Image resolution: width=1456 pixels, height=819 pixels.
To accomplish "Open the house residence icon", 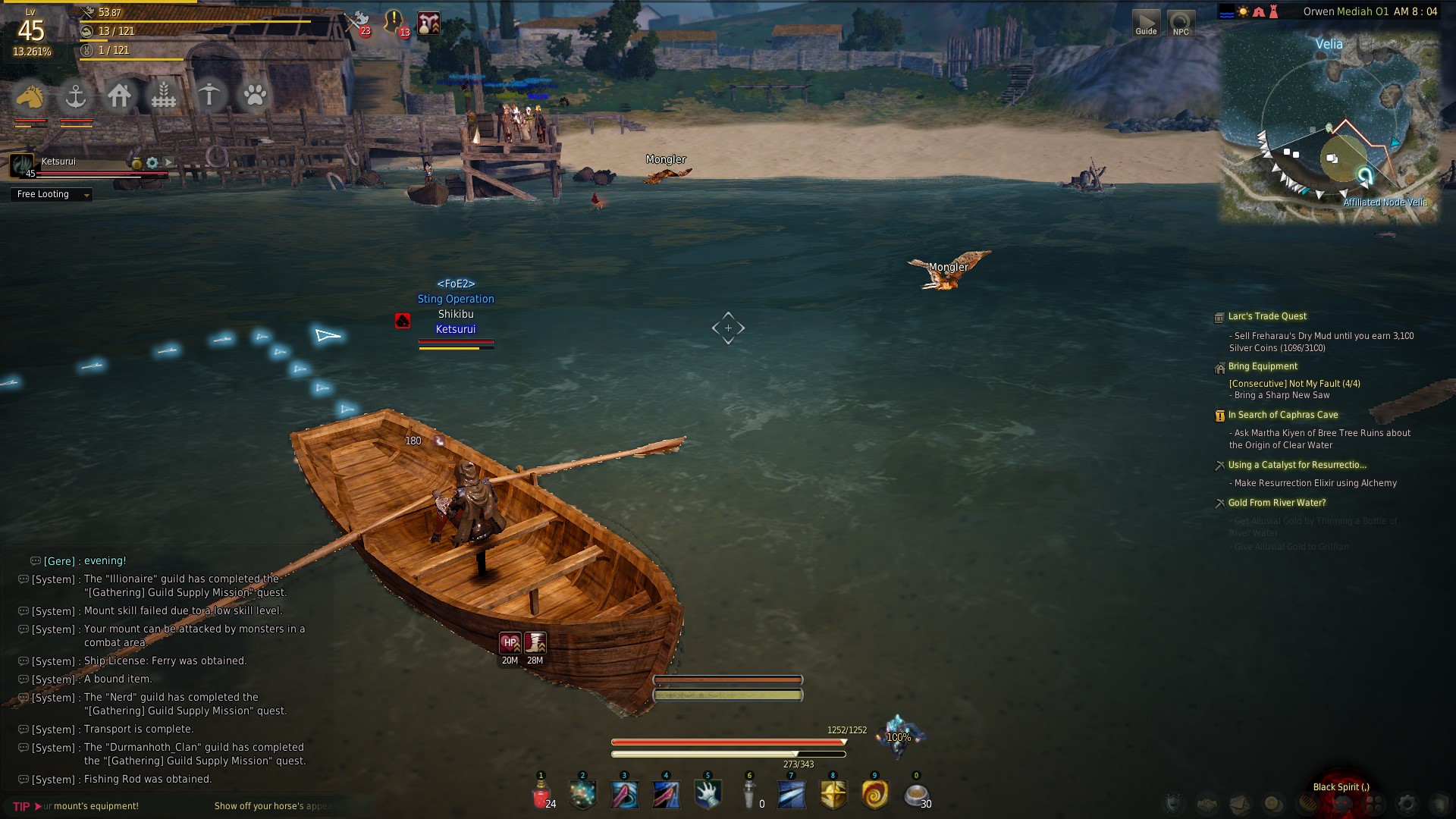I will point(119,96).
